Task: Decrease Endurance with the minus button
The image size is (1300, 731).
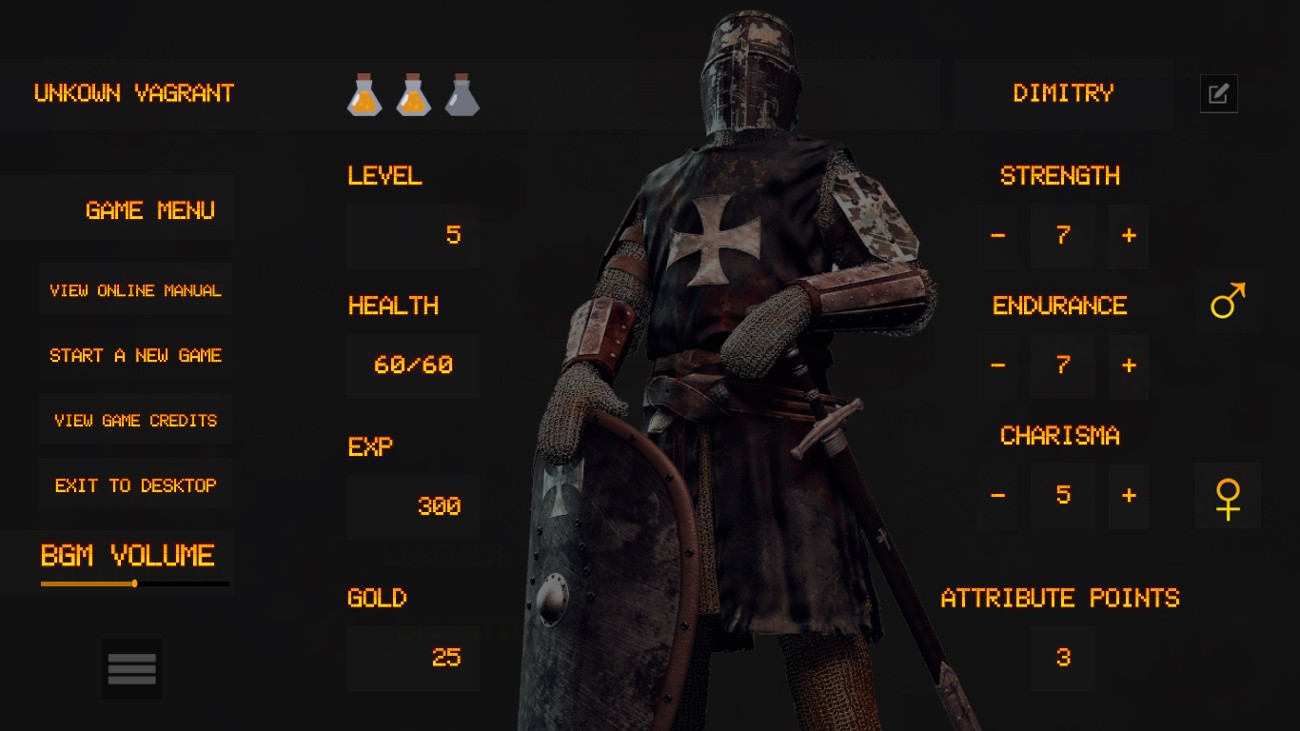Action: click(x=997, y=366)
